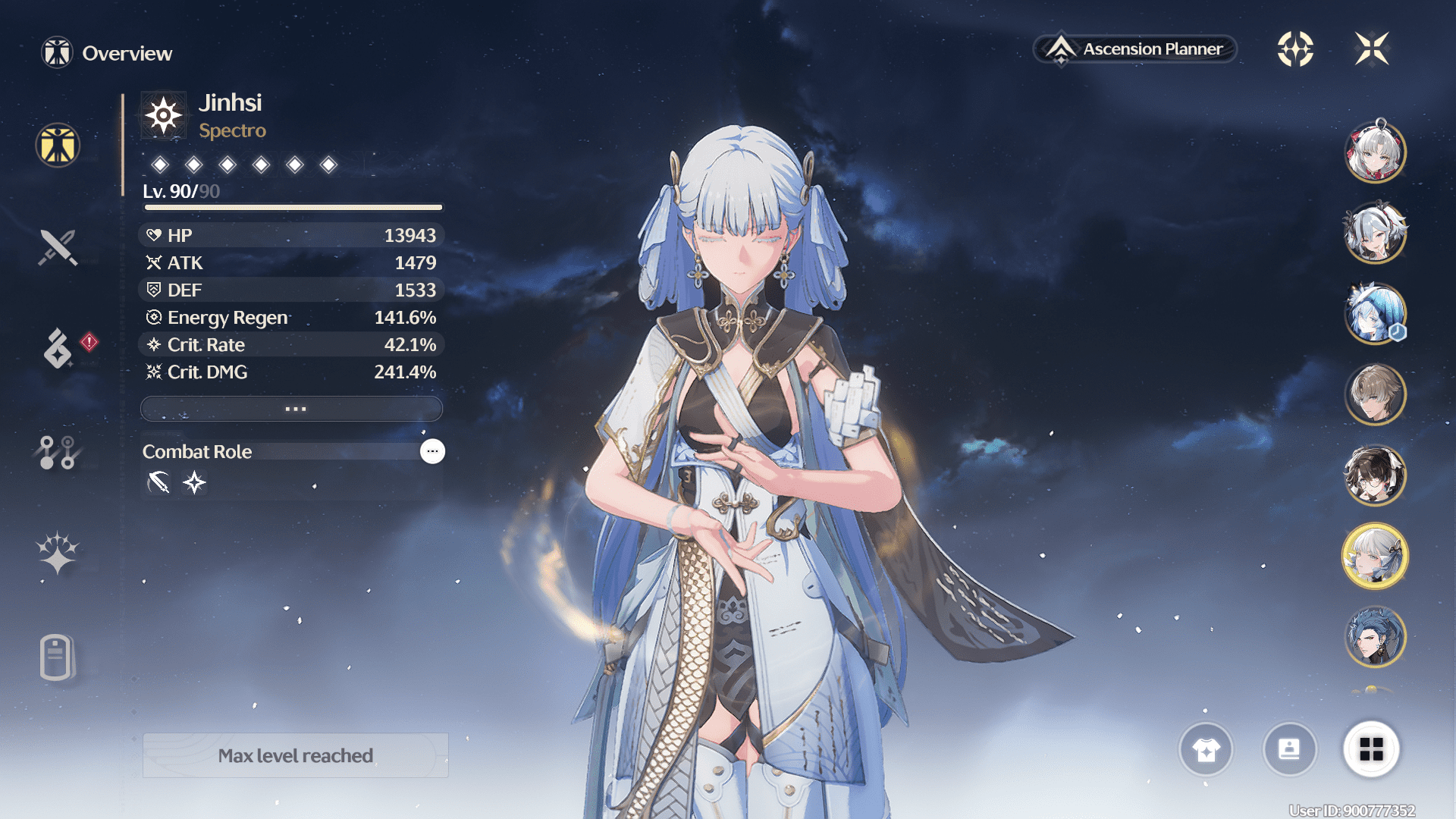Choose the brown-haired male character portrait
This screenshot has height=819, width=1456.
coord(1375,394)
